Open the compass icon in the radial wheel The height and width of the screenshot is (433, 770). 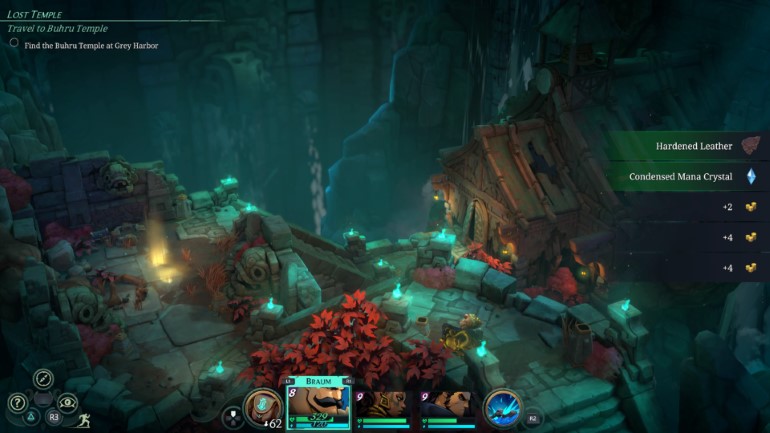tap(43, 378)
